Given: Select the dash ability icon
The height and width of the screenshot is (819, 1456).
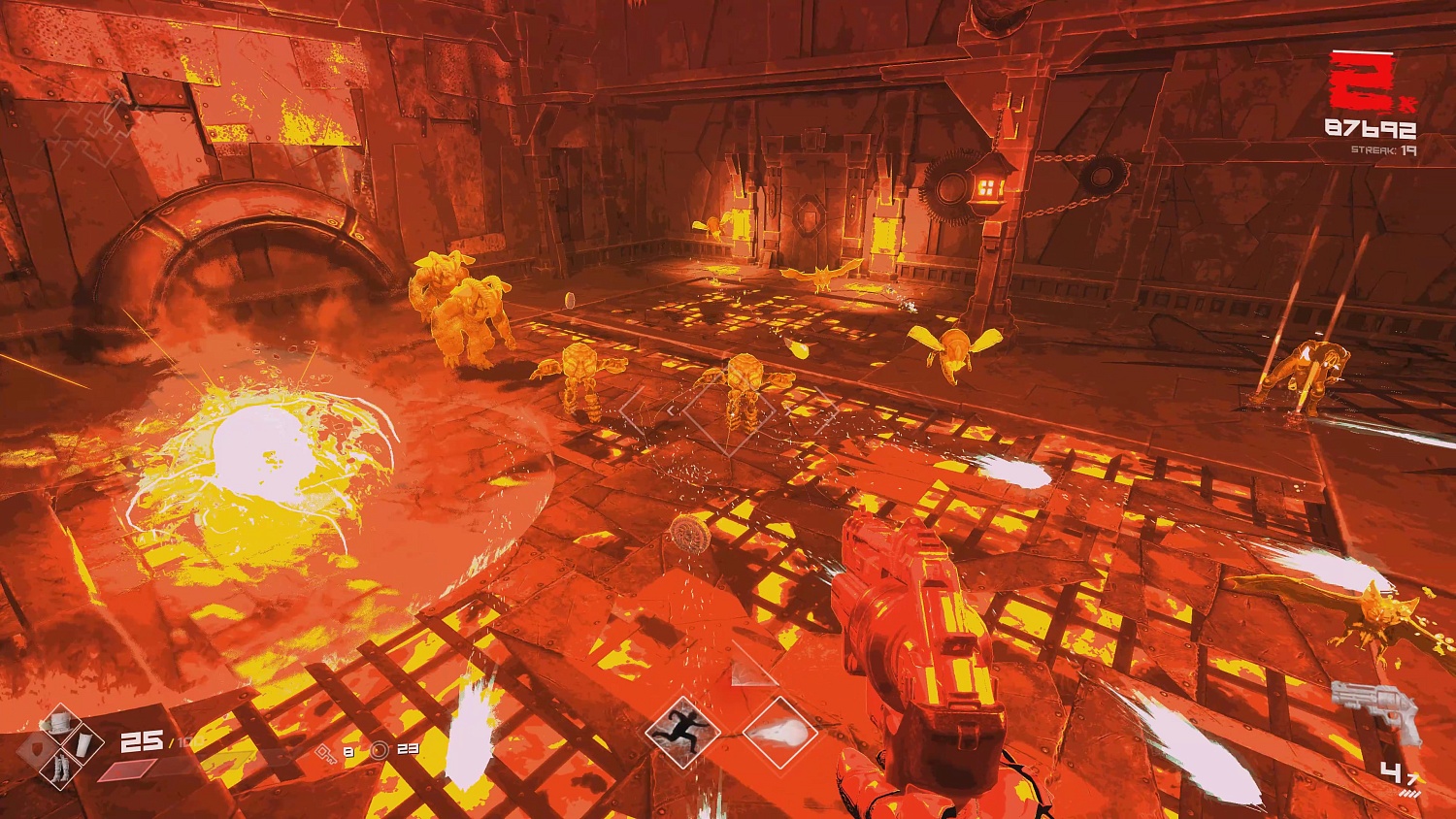Looking at the screenshot, I should (x=682, y=733).
